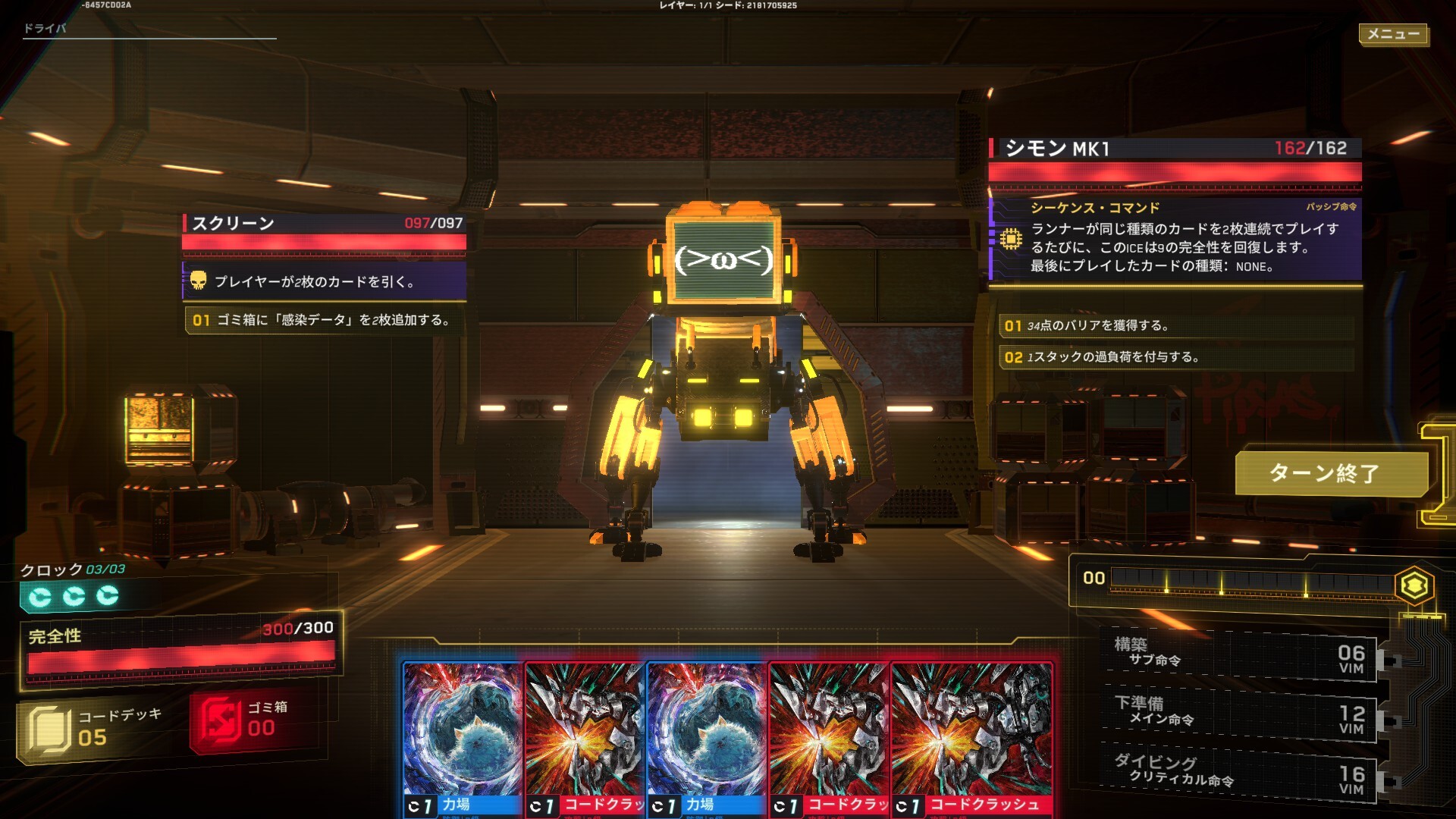
Task: Click the chip icon beside シーケンス・コマンド
Action: [1013, 238]
